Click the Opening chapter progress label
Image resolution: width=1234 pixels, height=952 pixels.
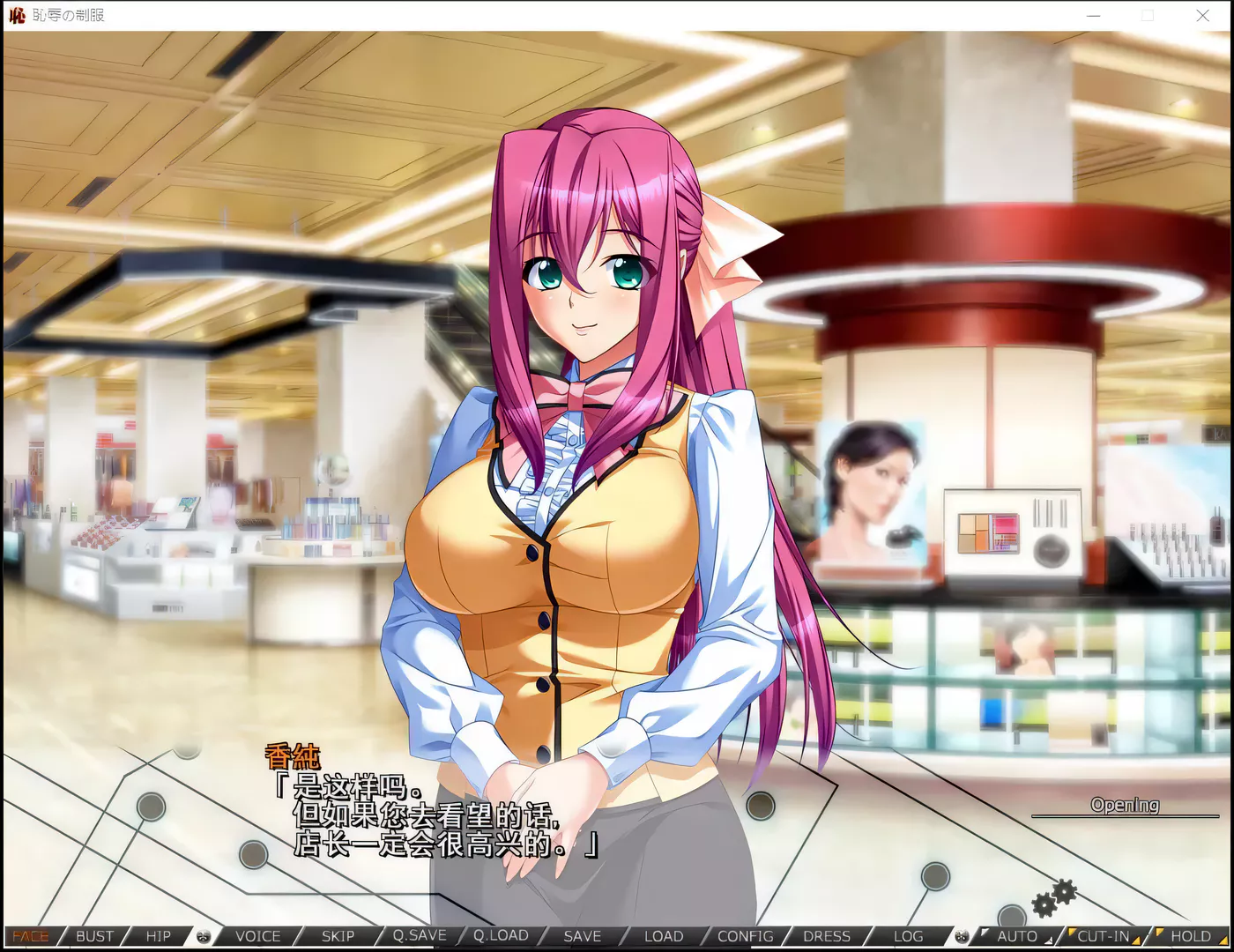point(1126,805)
